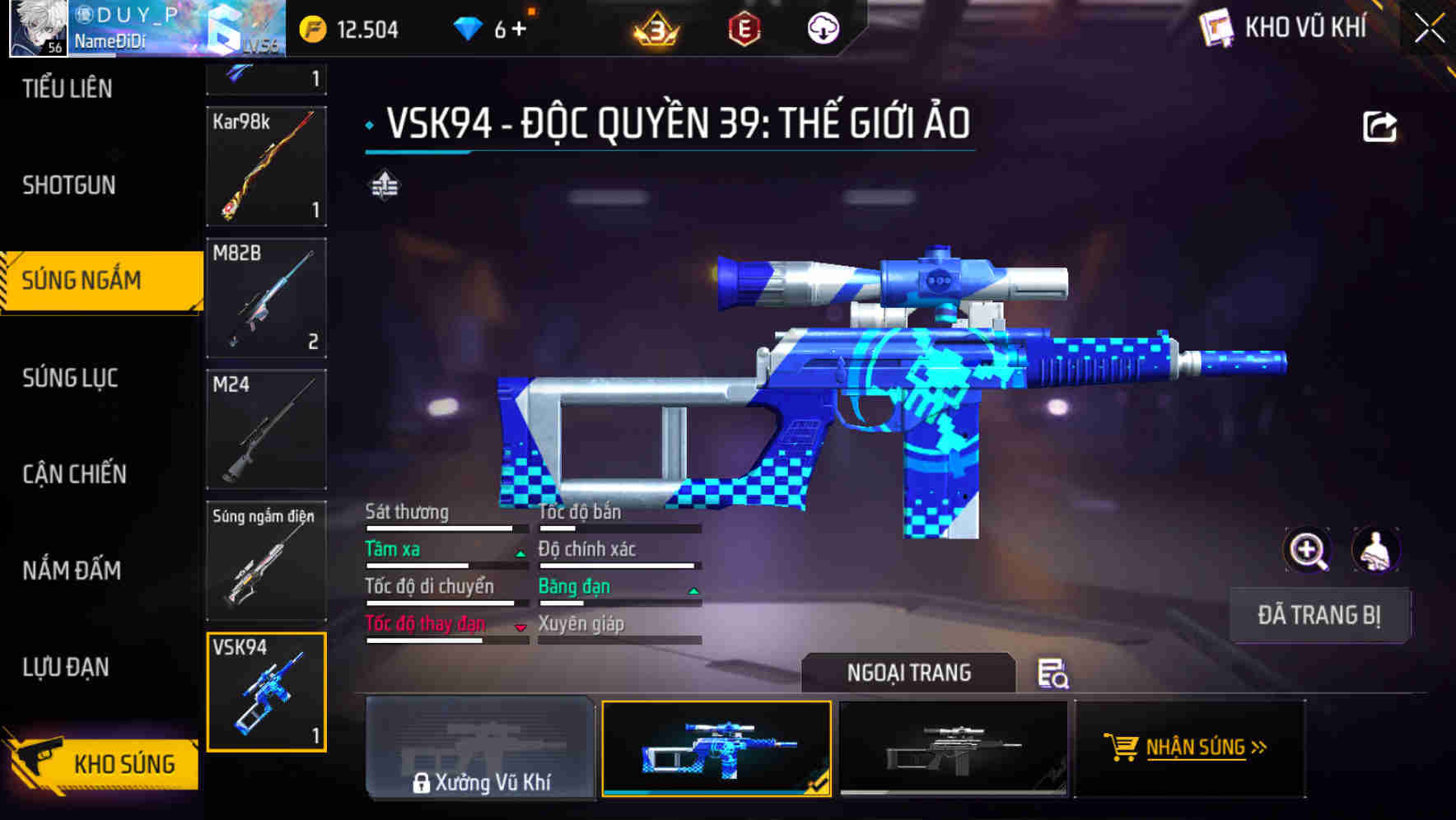Open the NGOẠI TRANG tab
The image size is (1456, 820).
pyautogui.click(x=909, y=672)
